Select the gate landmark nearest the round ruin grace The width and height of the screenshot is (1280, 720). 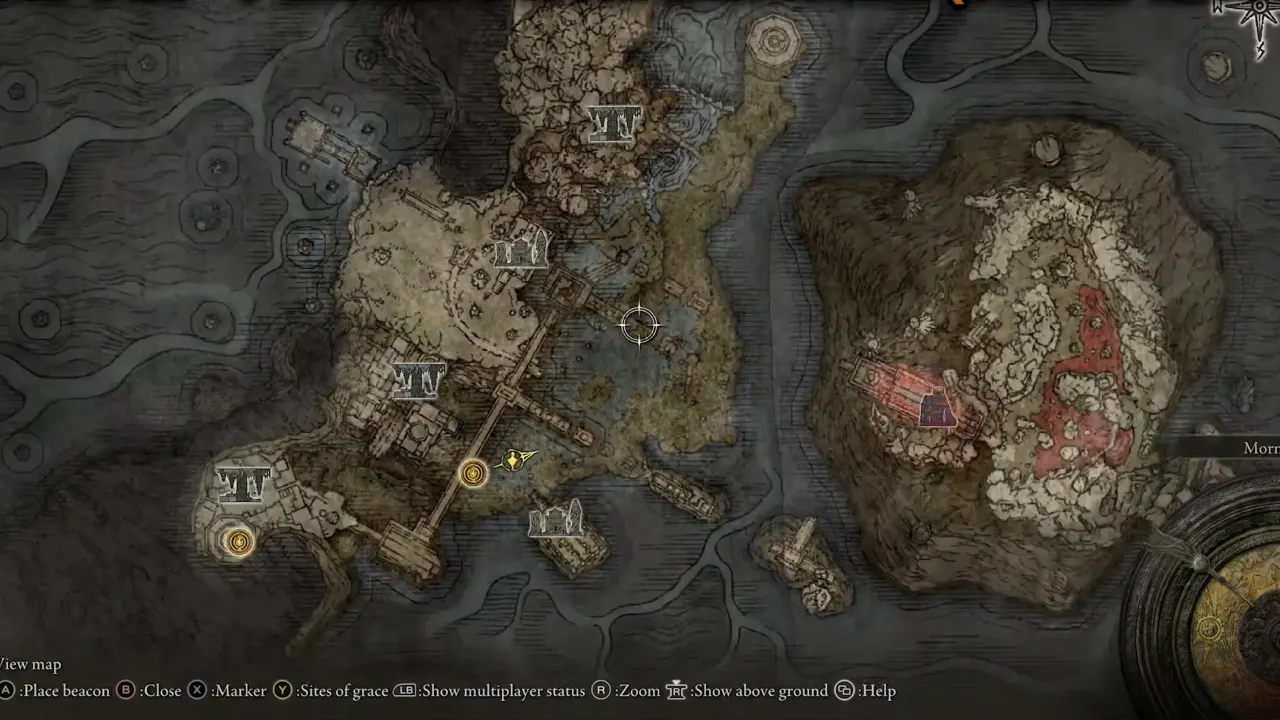[x=243, y=485]
